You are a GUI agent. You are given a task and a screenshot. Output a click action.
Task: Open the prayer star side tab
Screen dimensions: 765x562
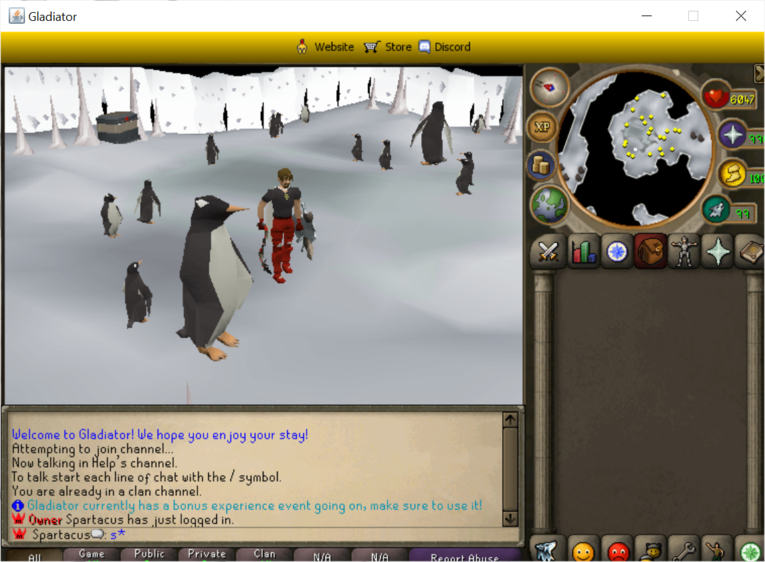point(718,251)
